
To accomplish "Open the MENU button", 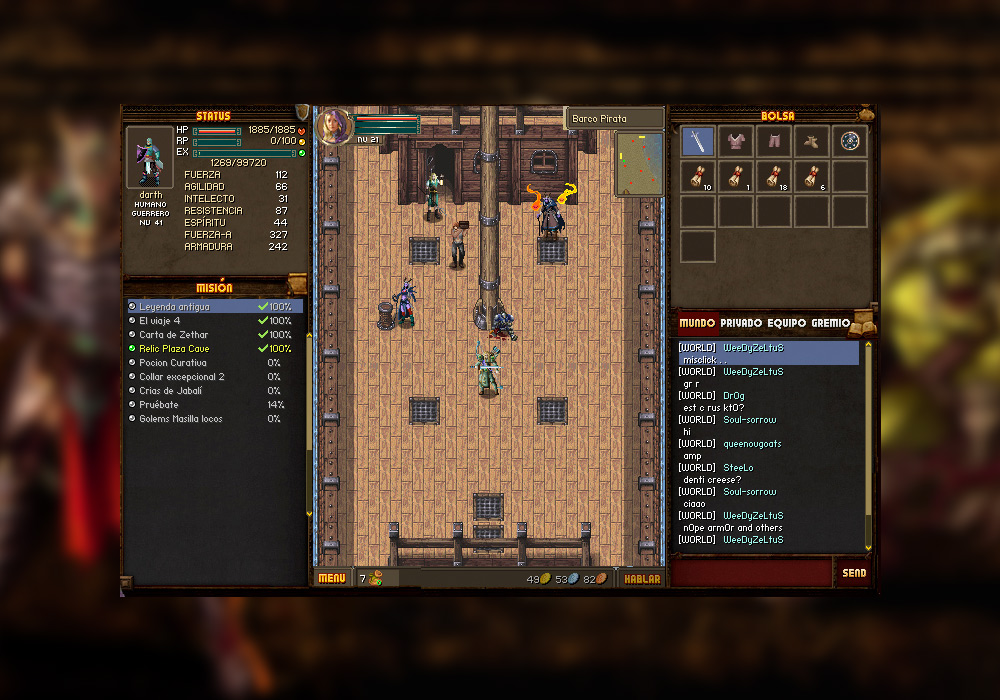I will [x=331, y=578].
